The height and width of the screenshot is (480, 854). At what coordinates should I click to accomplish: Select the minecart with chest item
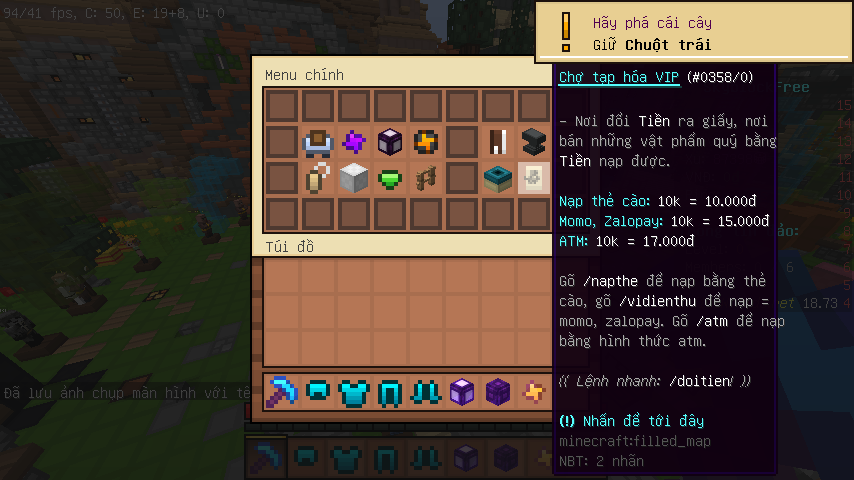click(x=318, y=142)
